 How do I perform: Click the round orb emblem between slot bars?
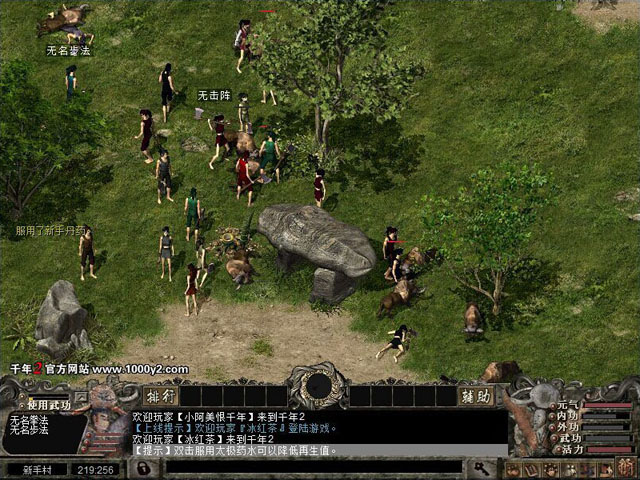(318, 386)
